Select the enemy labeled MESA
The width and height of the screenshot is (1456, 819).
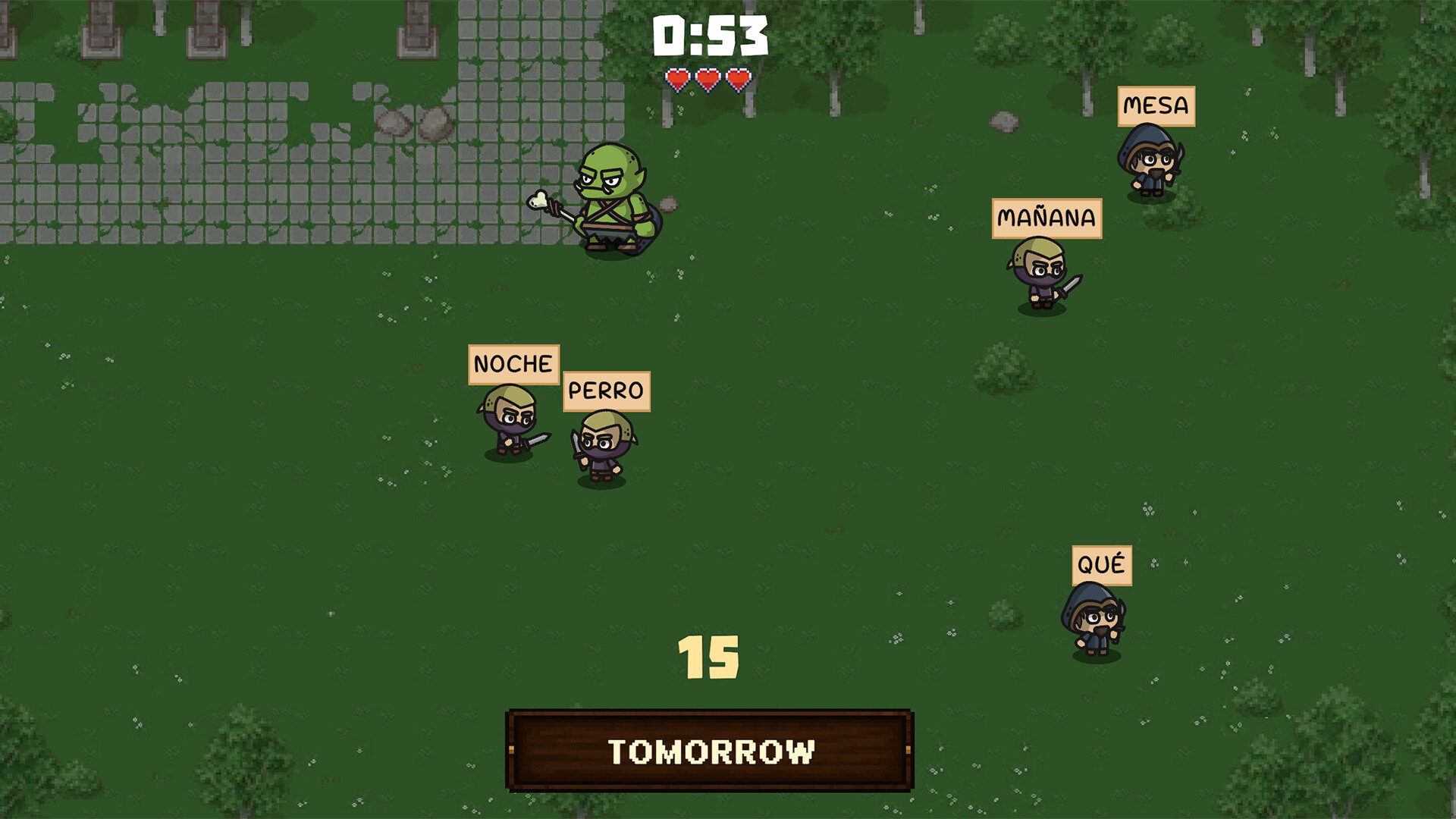1151,167
